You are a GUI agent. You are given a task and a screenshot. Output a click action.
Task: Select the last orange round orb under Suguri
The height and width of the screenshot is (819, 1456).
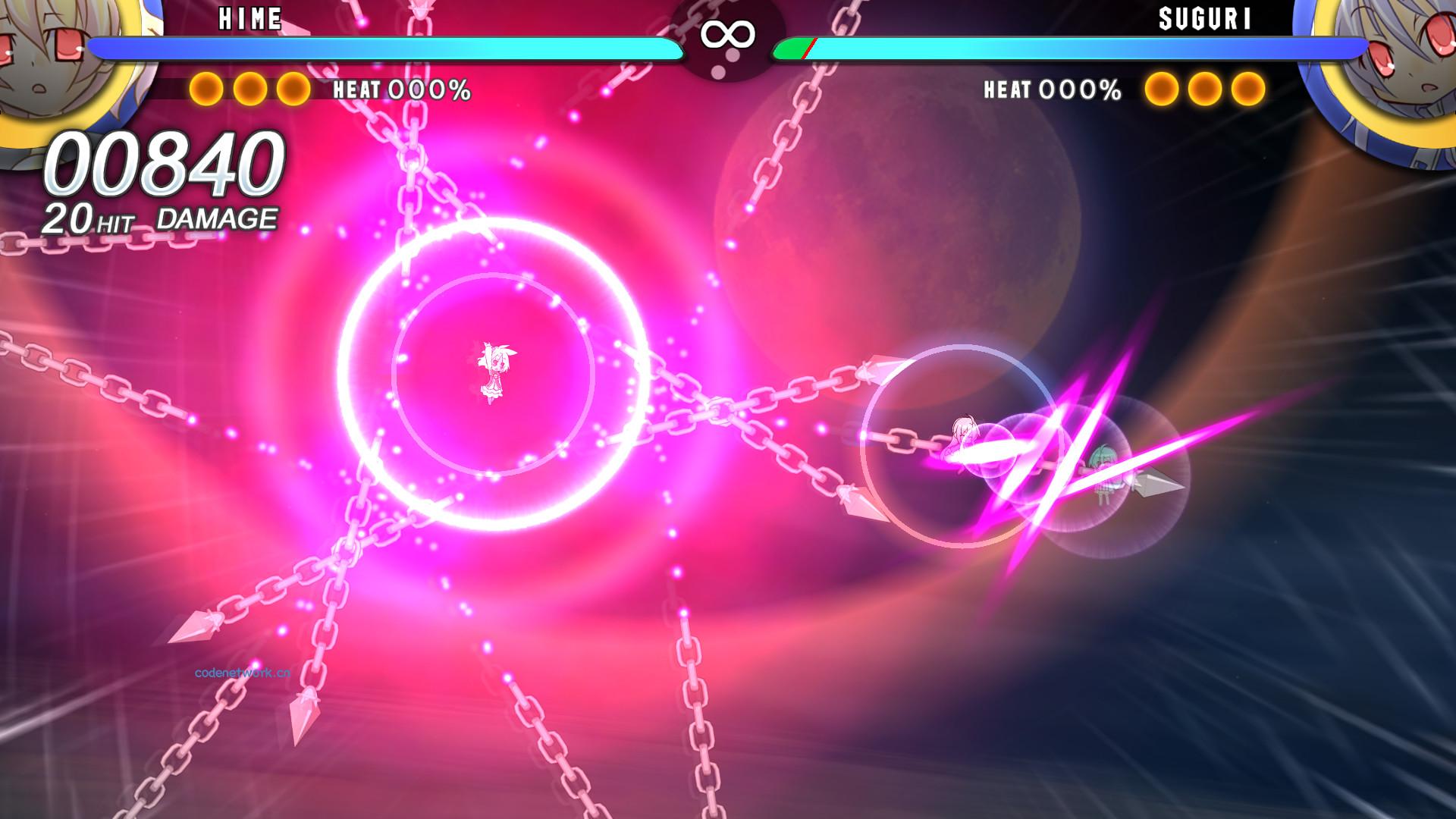coord(1247,89)
